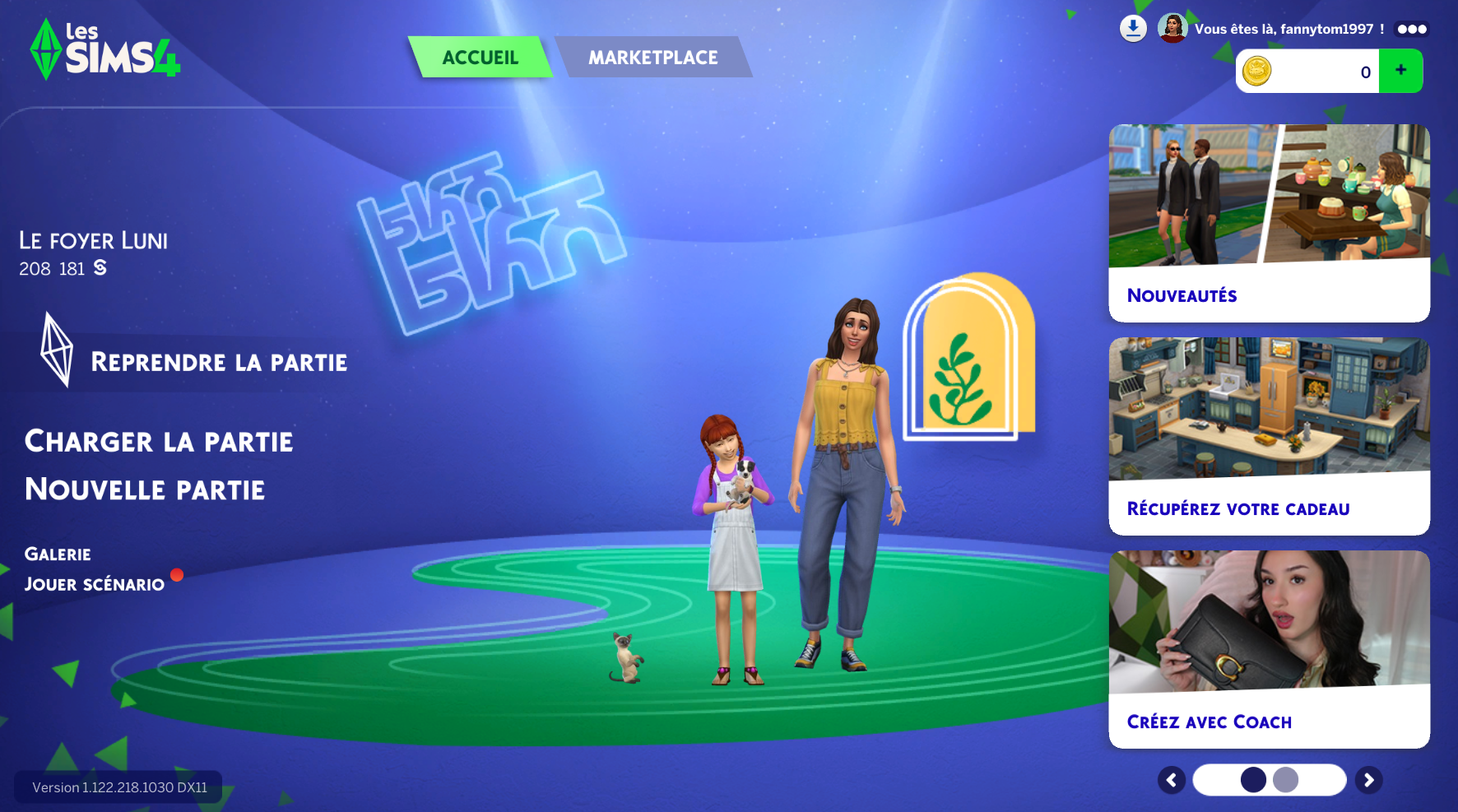The width and height of the screenshot is (1458, 812).
Task: Open the Nouveautés news card
Action: click(x=1269, y=223)
